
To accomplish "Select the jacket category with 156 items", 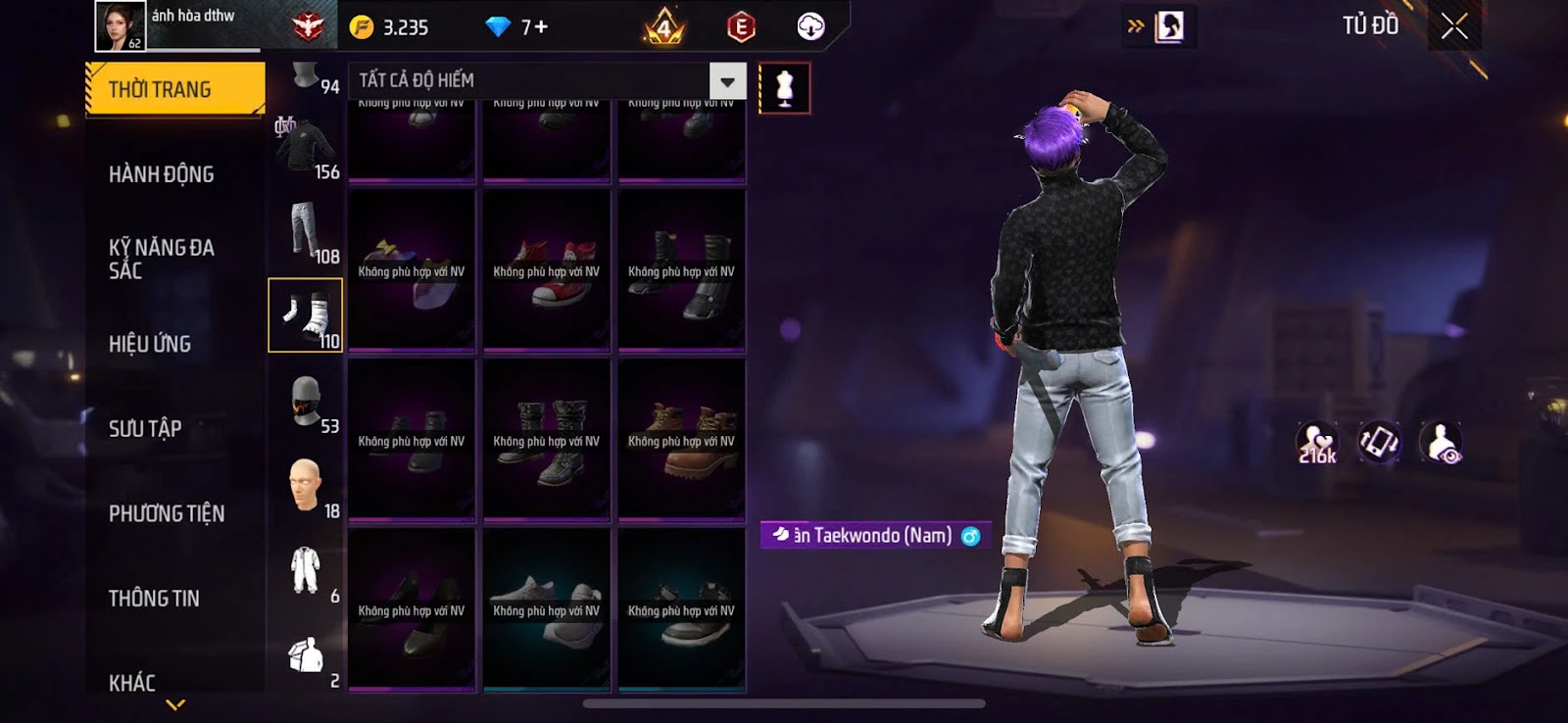I will coord(306,147).
